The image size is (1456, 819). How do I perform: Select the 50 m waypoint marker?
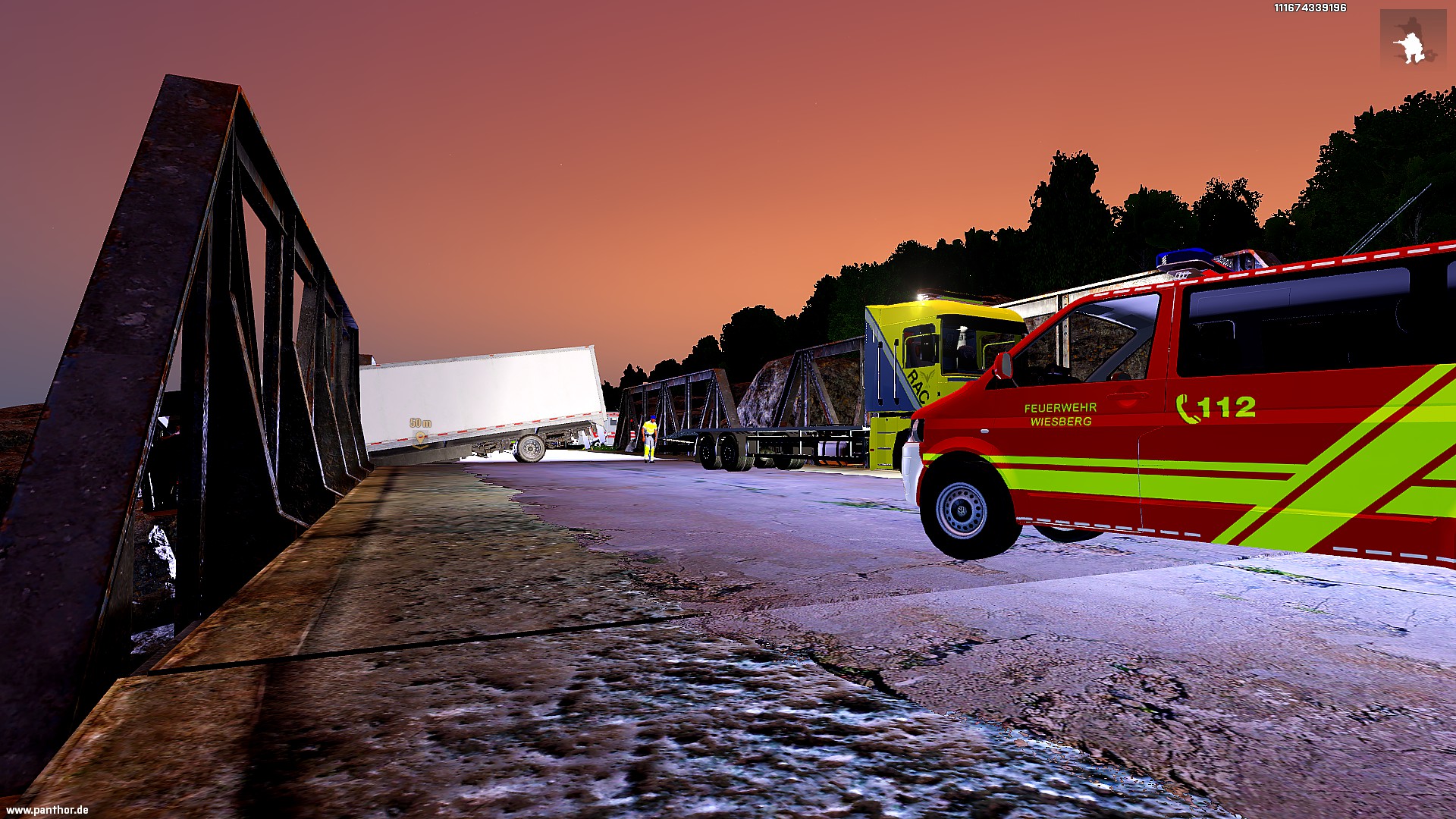(x=419, y=438)
